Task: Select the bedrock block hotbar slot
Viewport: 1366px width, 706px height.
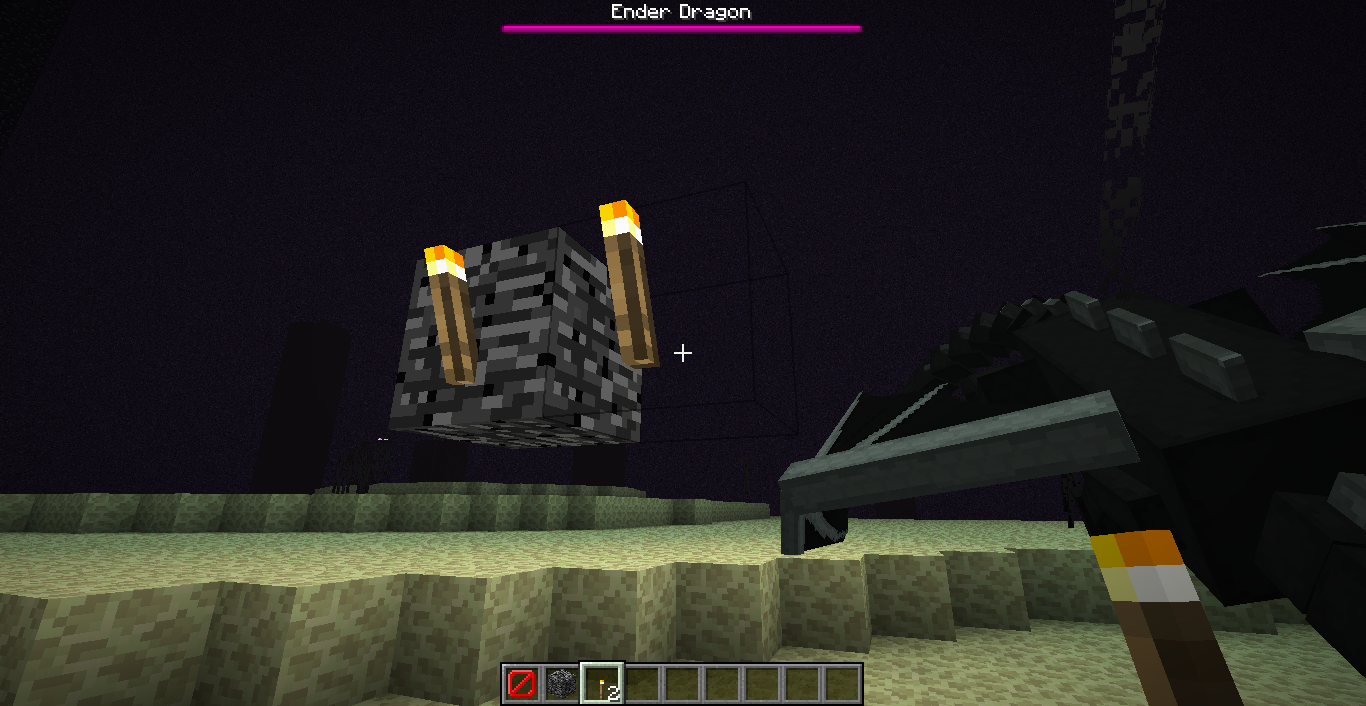Action: pos(562,684)
